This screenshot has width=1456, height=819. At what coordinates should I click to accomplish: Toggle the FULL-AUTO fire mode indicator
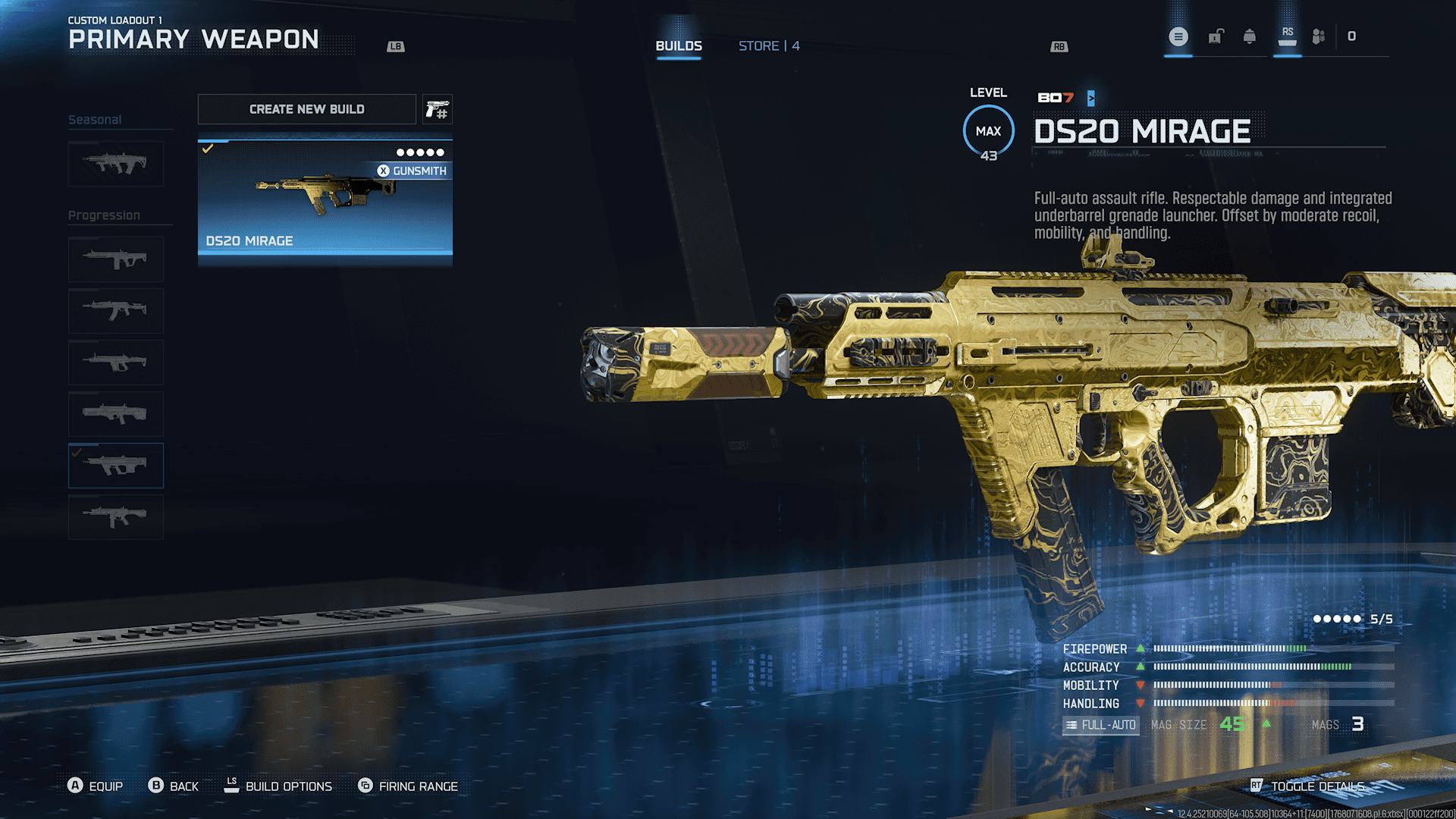point(1100,725)
